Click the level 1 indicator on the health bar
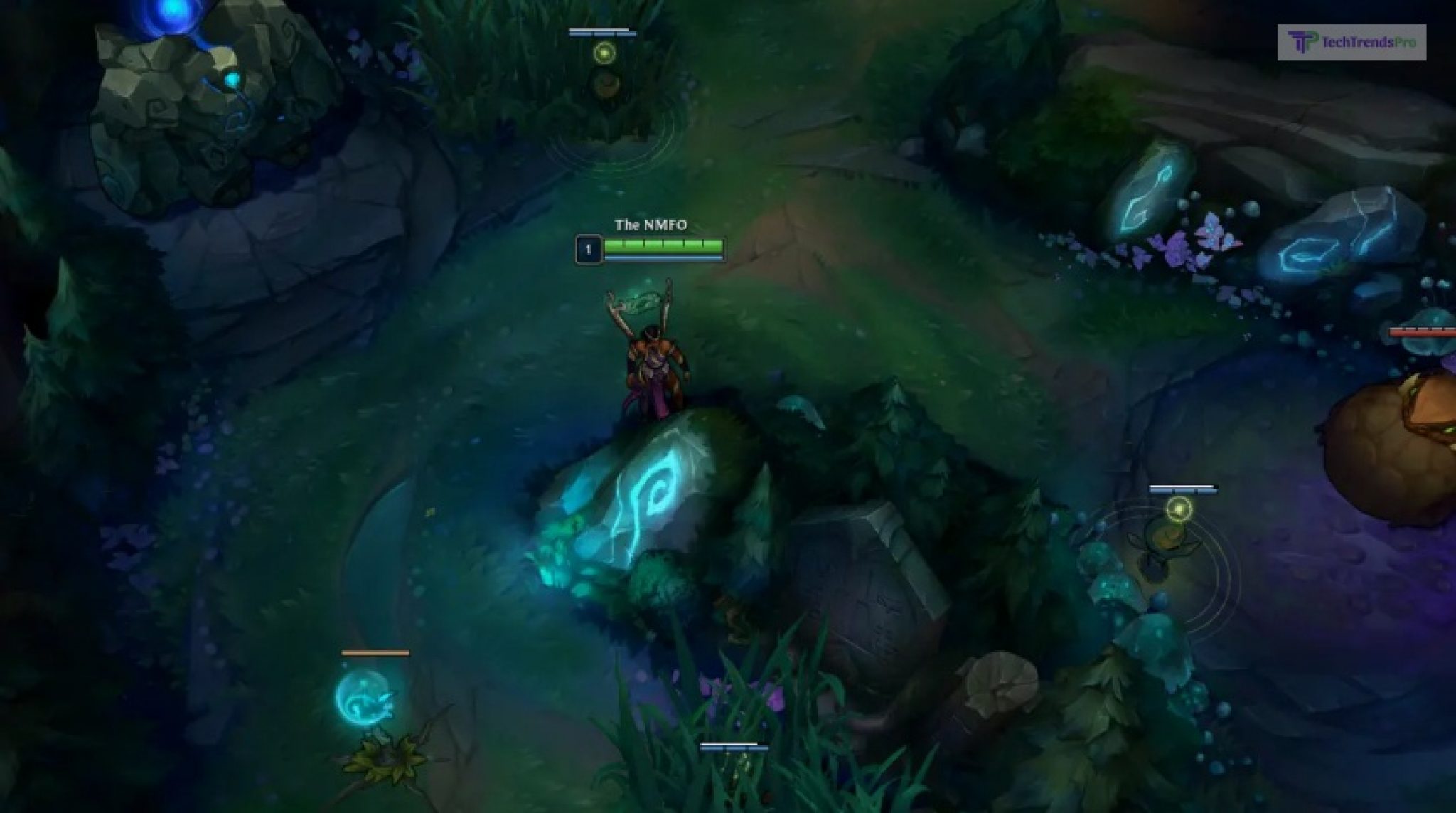1456x813 pixels. (x=589, y=248)
